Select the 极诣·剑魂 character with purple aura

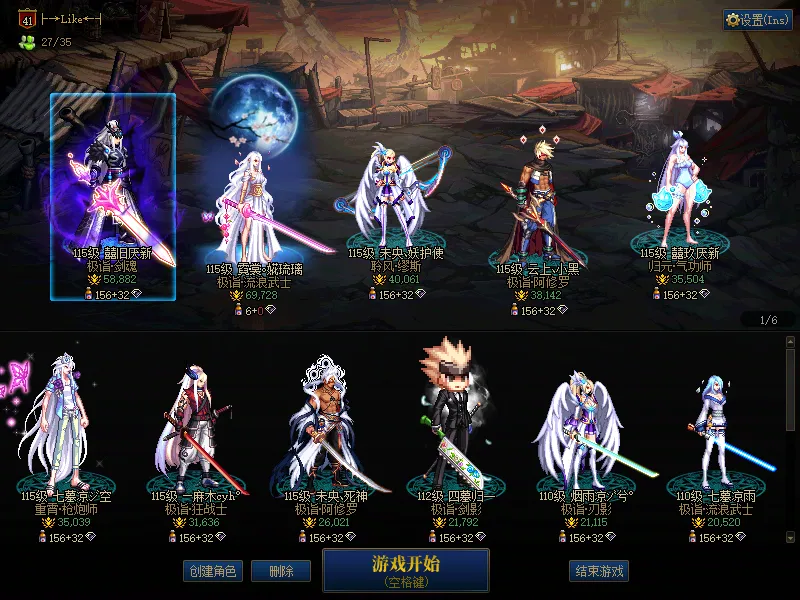coord(113,196)
